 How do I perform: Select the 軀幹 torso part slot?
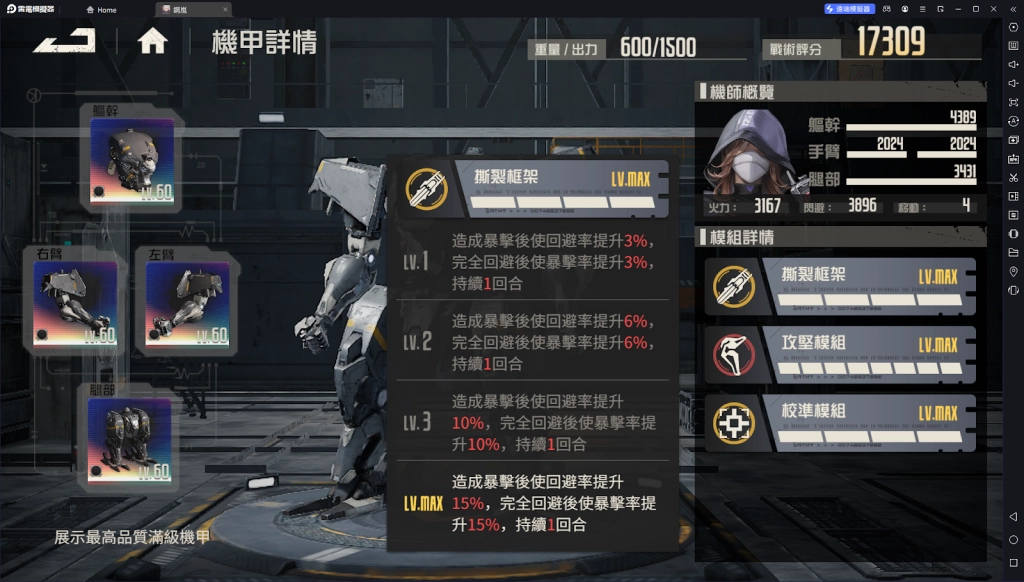click(x=131, y=161)
